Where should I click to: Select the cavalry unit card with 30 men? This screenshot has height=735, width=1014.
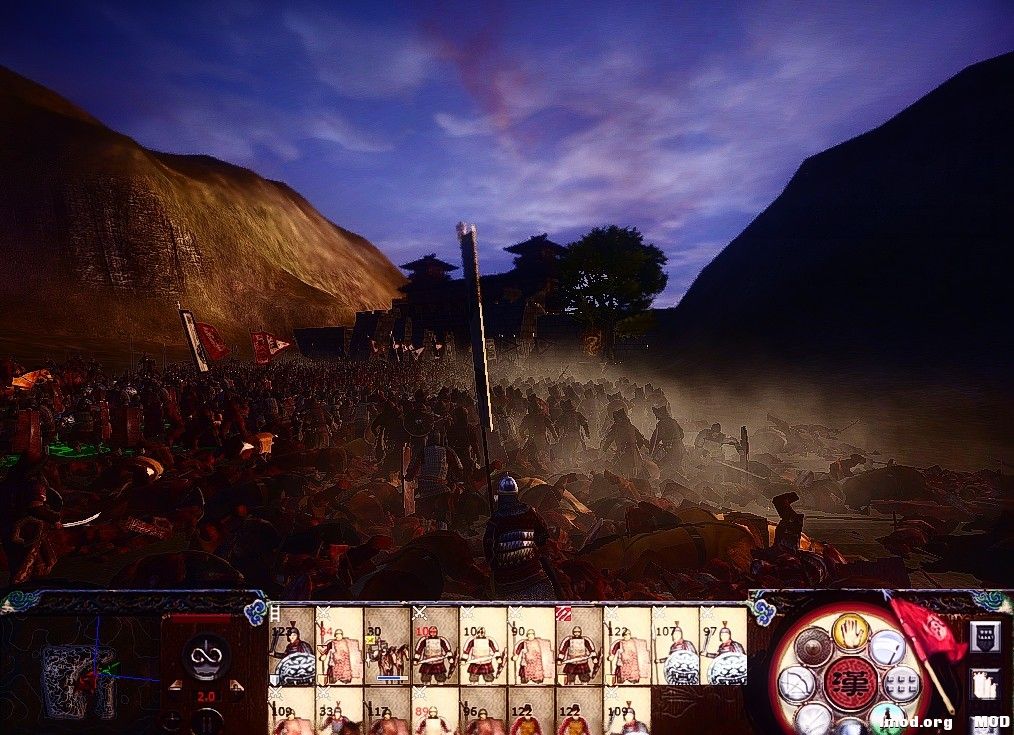pyautogui.click(x=387, y=647)
